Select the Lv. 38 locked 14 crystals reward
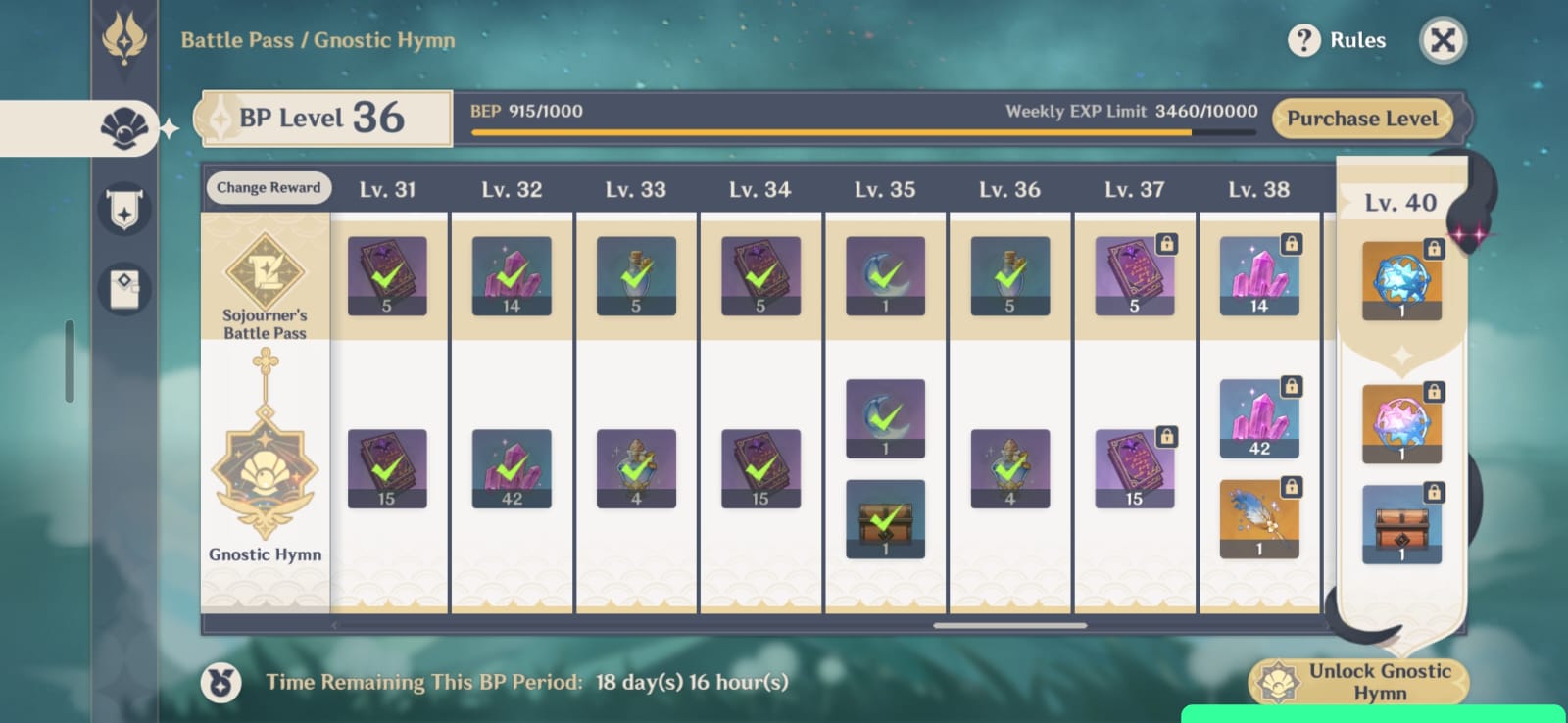Image resolution: width=1568 pixels, height=723 pixels. tap(1259, 275)
